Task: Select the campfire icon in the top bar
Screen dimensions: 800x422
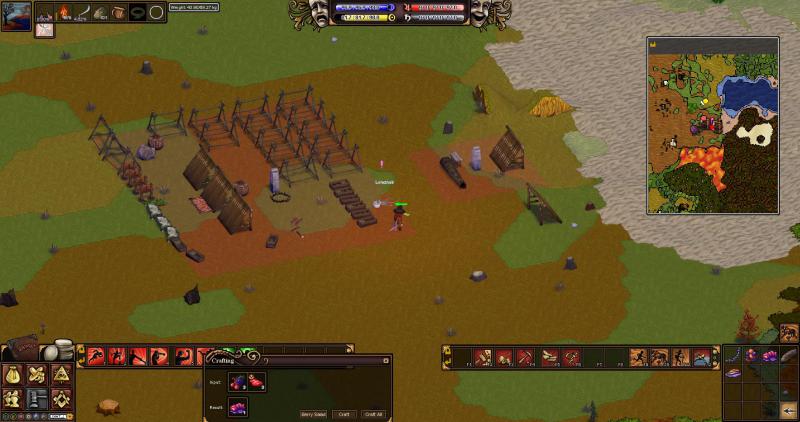Action: click(65, 13)
